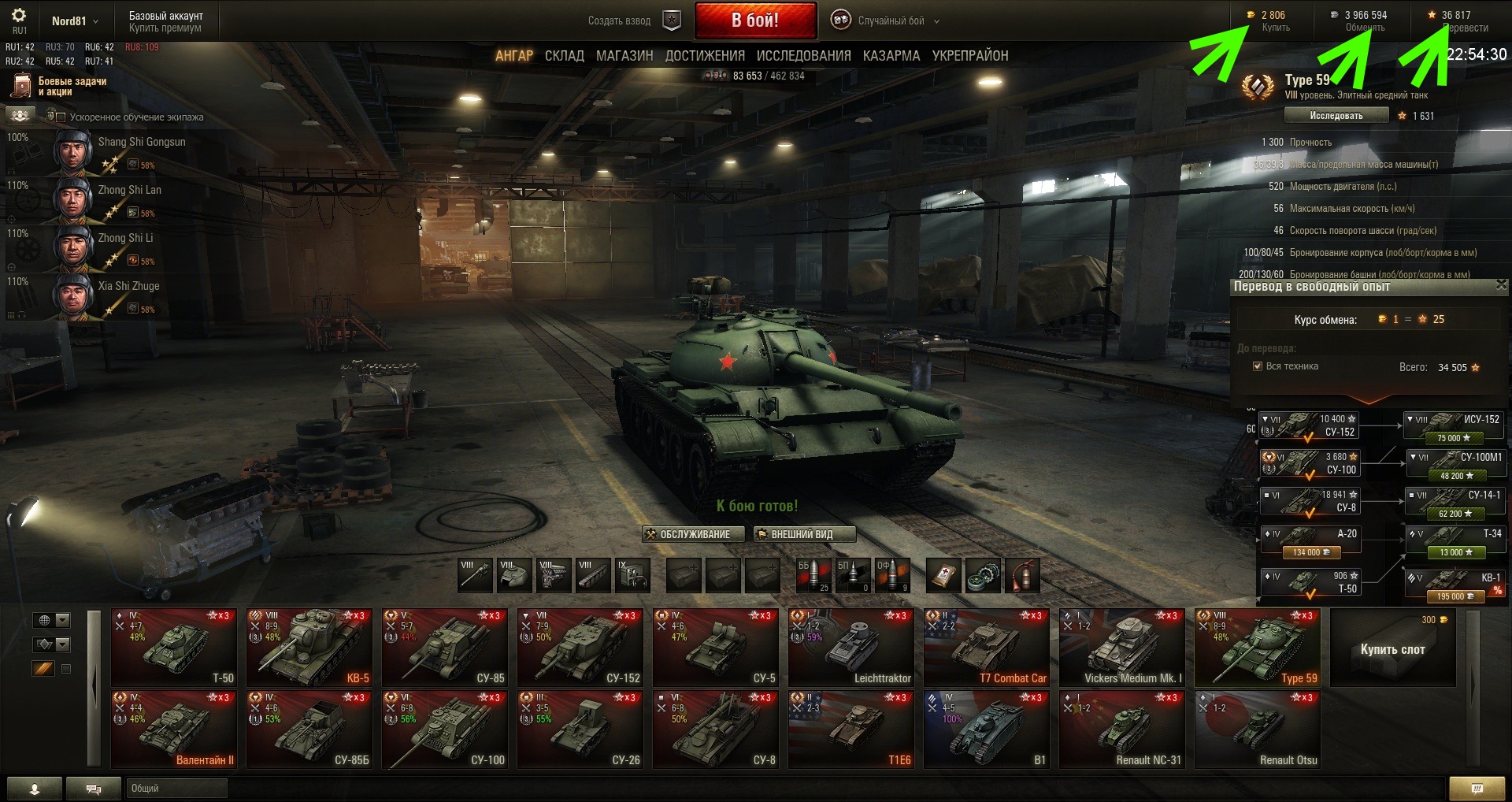Viewport: 1512px width, 802px height.
Task: Open the ИССЛЕДОВАНИЯ tab
Action: point(803,56)
